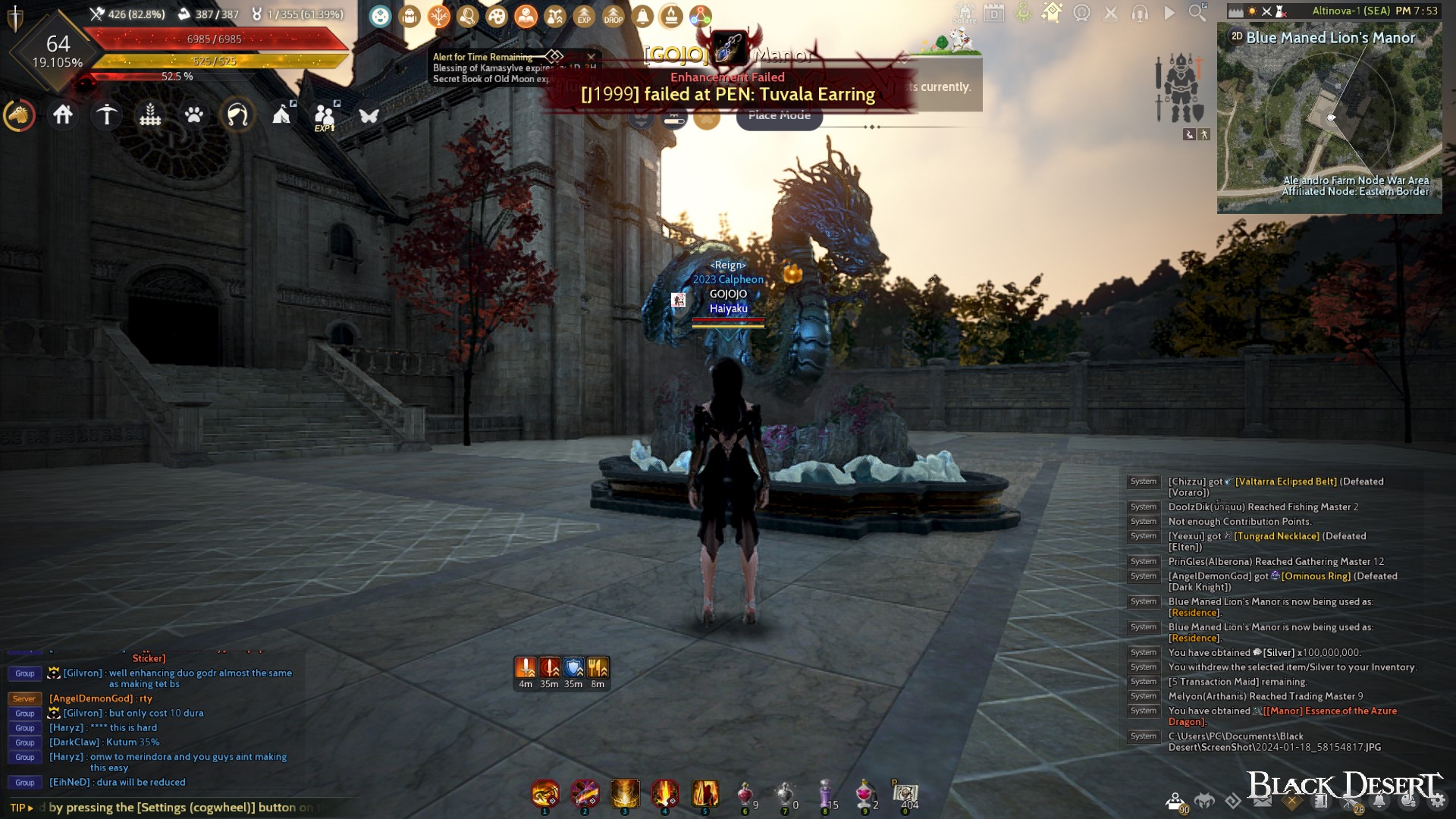
Task: Expand the Alert for Time Remaining panel
Action: pos(554,57)
